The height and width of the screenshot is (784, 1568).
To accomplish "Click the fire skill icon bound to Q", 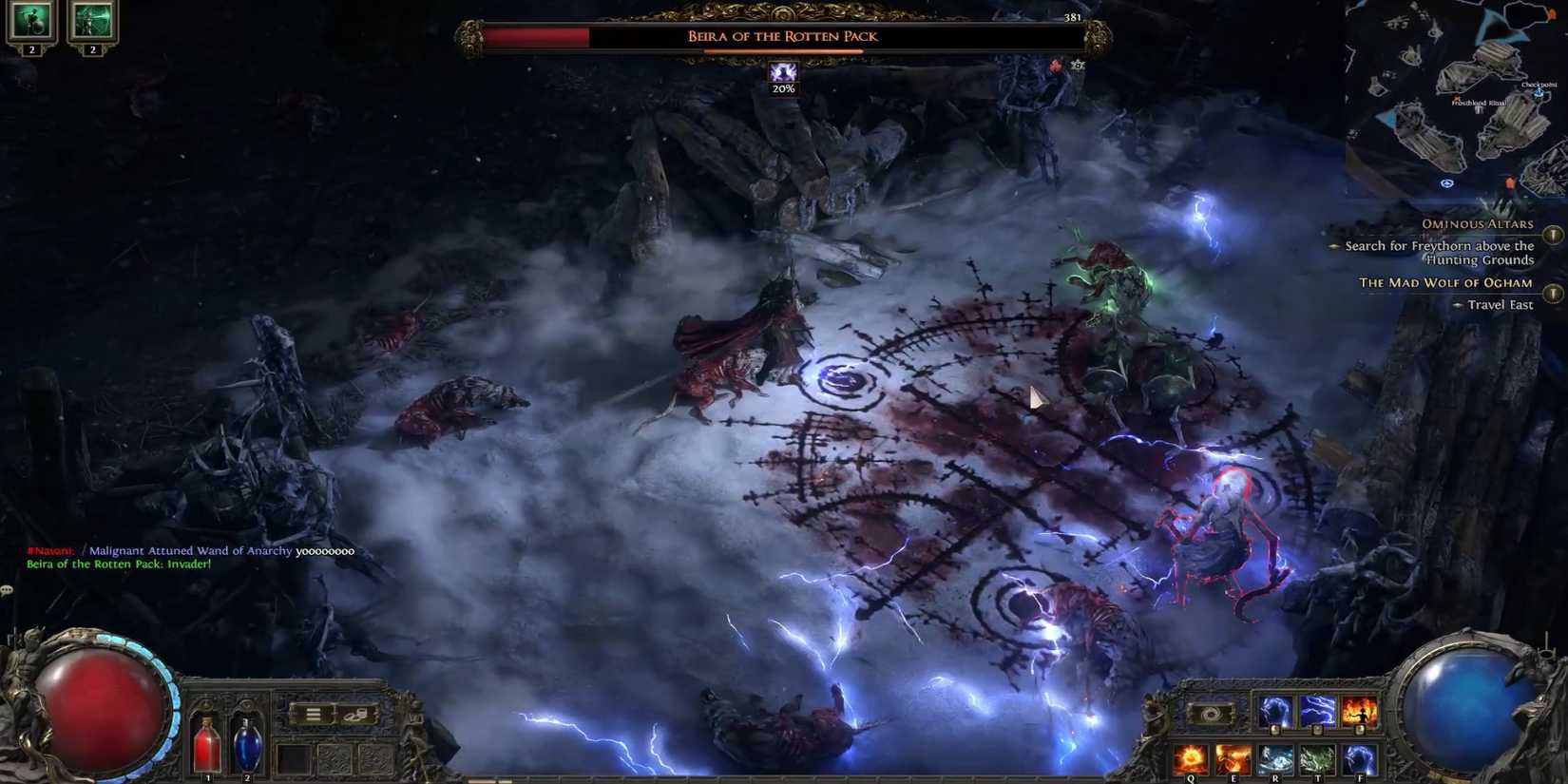I will pos(1193,757).
